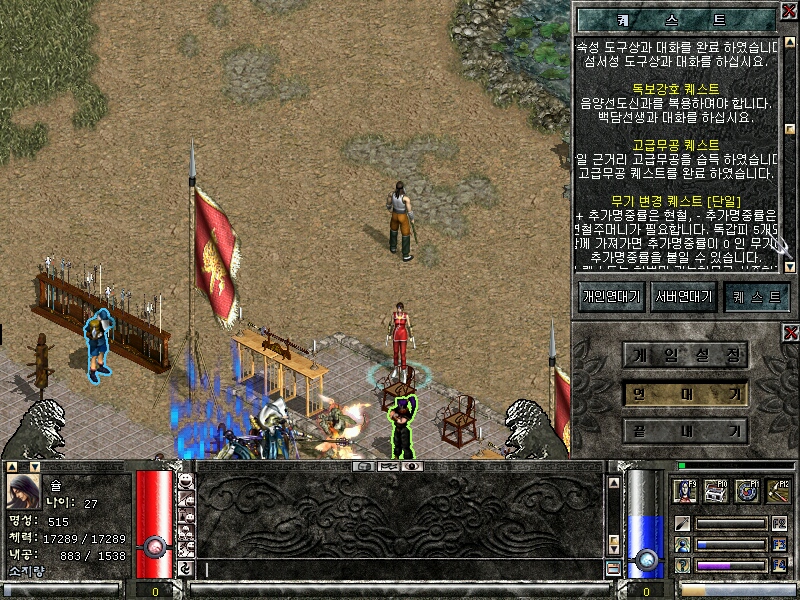The width and height of the screenshot is (800, 600).
Task: Open the F10 treasure chest inventory icon
Action: pyautogui.click(x=716, y=490)
